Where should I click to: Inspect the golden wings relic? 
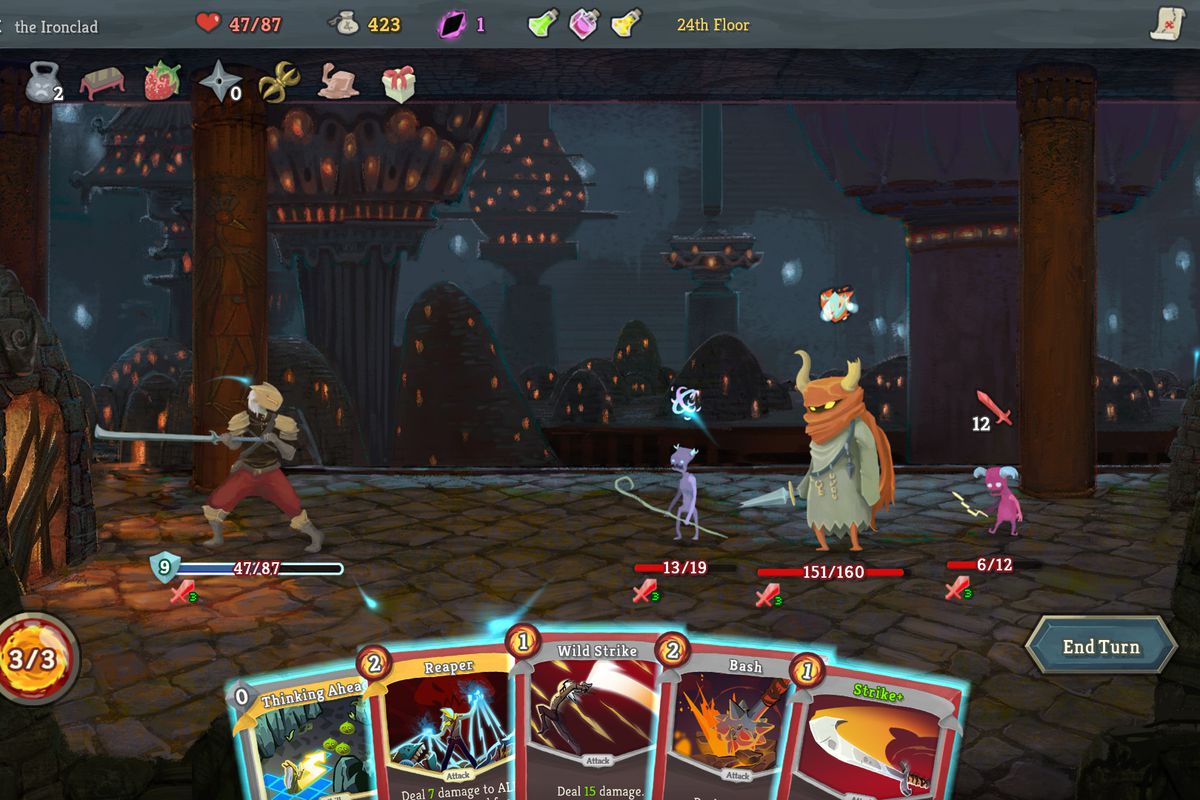point(279,82)
